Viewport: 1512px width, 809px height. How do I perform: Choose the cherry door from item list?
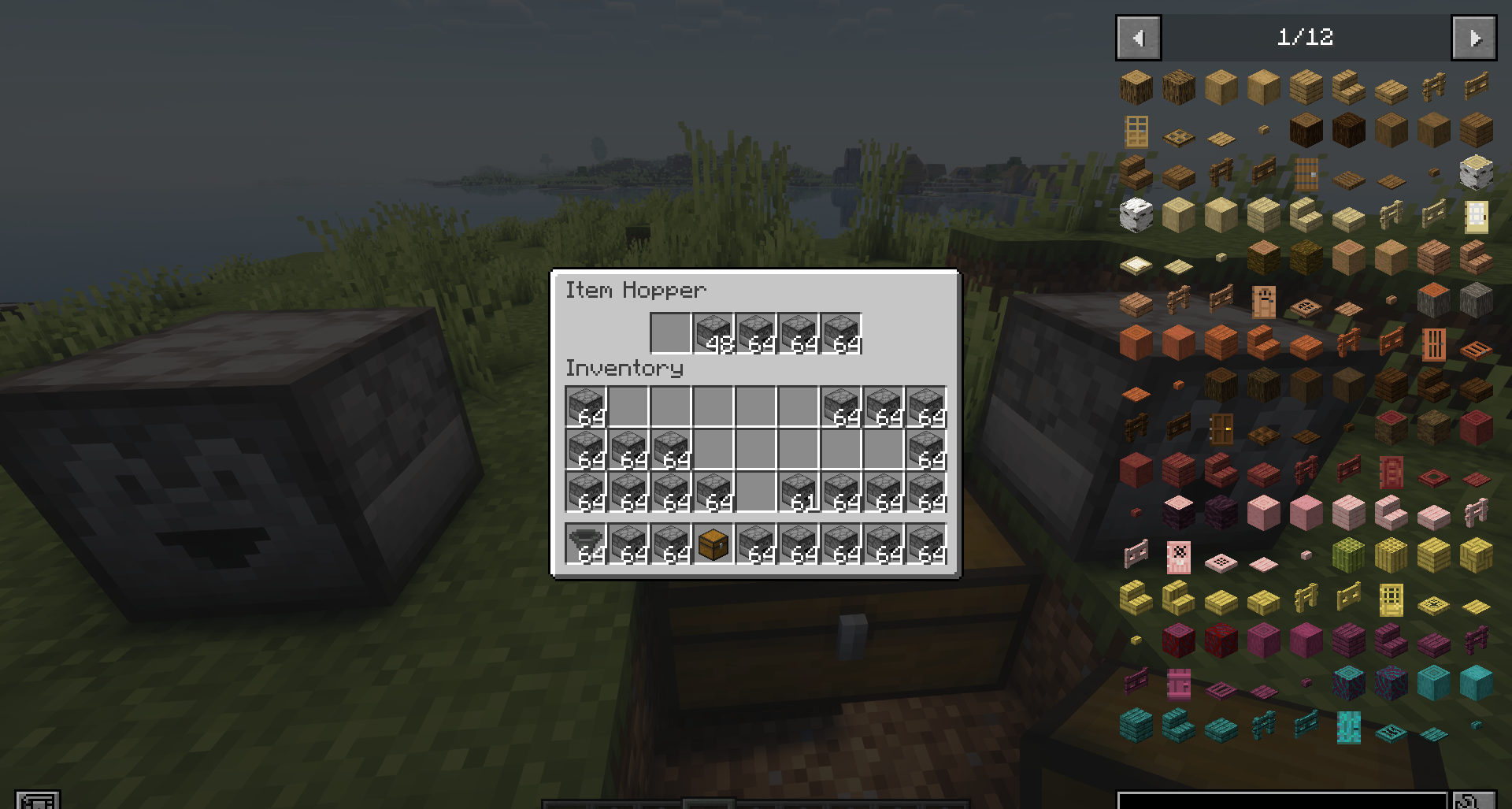tap(1179, 555)
